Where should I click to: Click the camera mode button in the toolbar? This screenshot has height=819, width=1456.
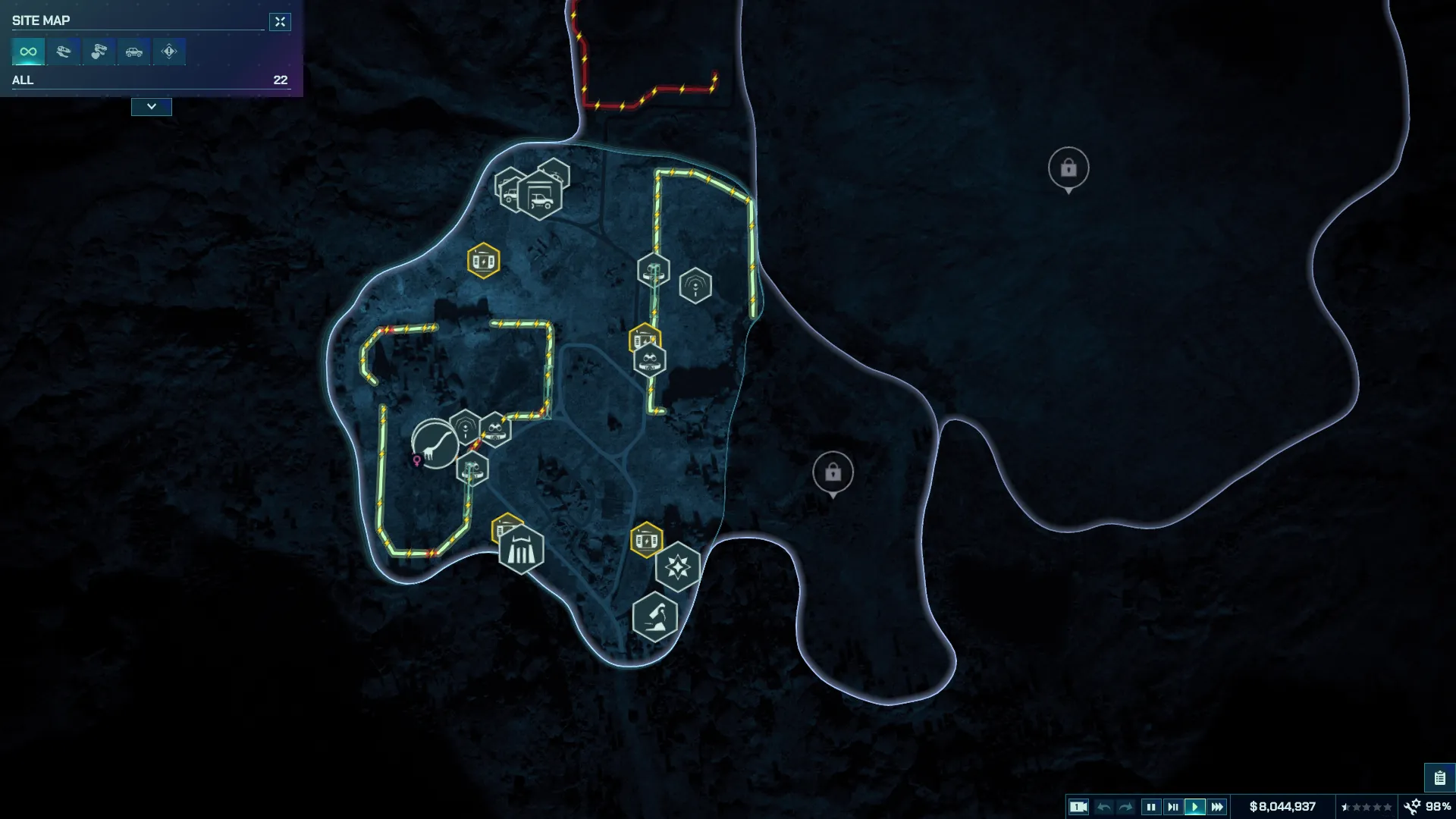pyautogui.click(x=1079, y=806)
